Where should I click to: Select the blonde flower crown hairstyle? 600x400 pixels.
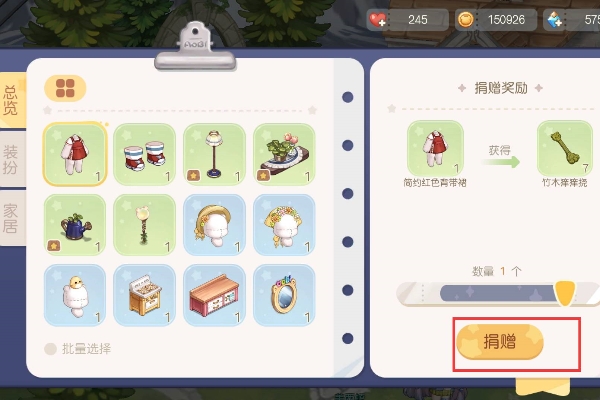(x=284, y=224)
